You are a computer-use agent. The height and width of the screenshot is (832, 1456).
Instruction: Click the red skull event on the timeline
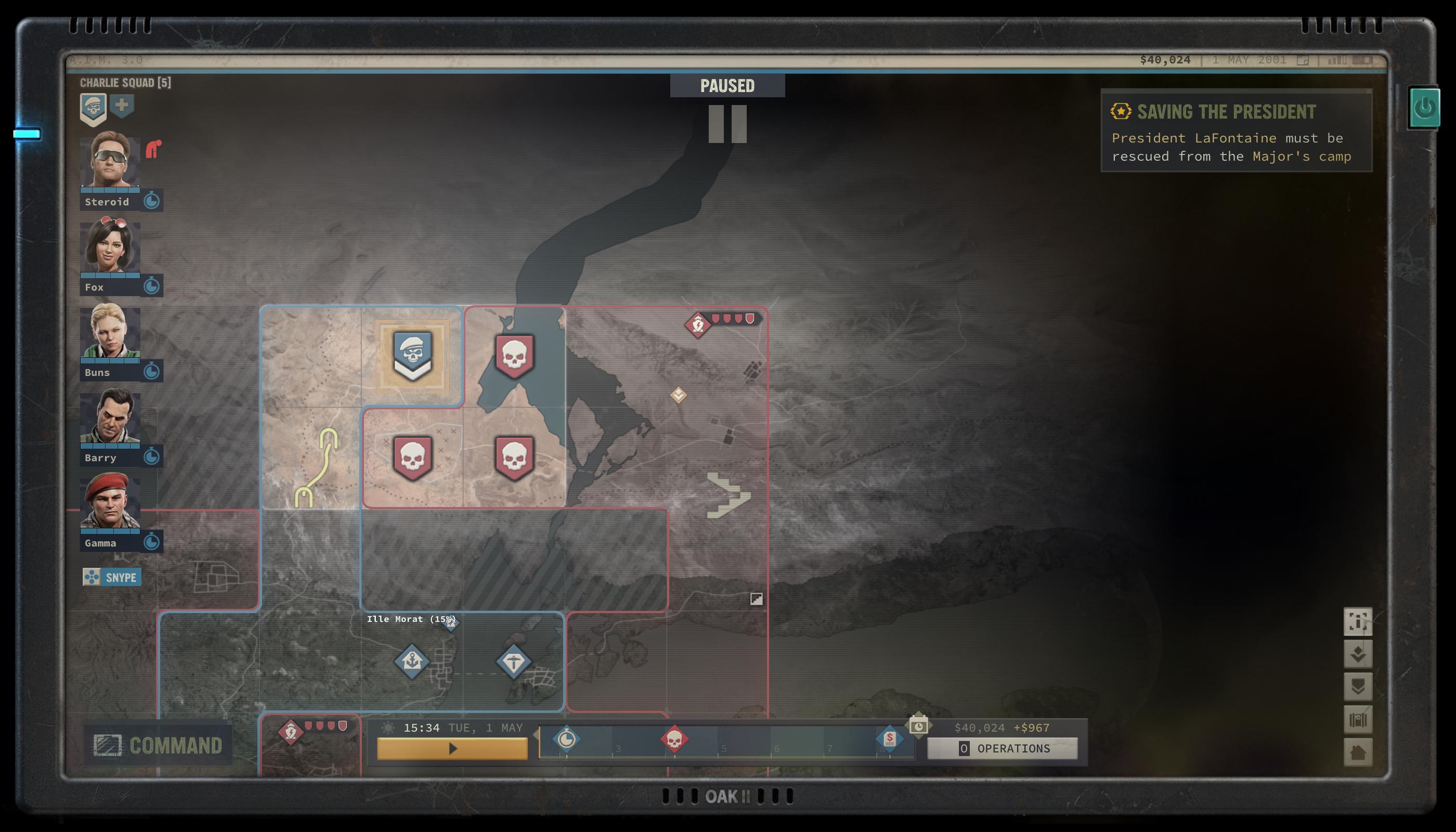(674, 739)
